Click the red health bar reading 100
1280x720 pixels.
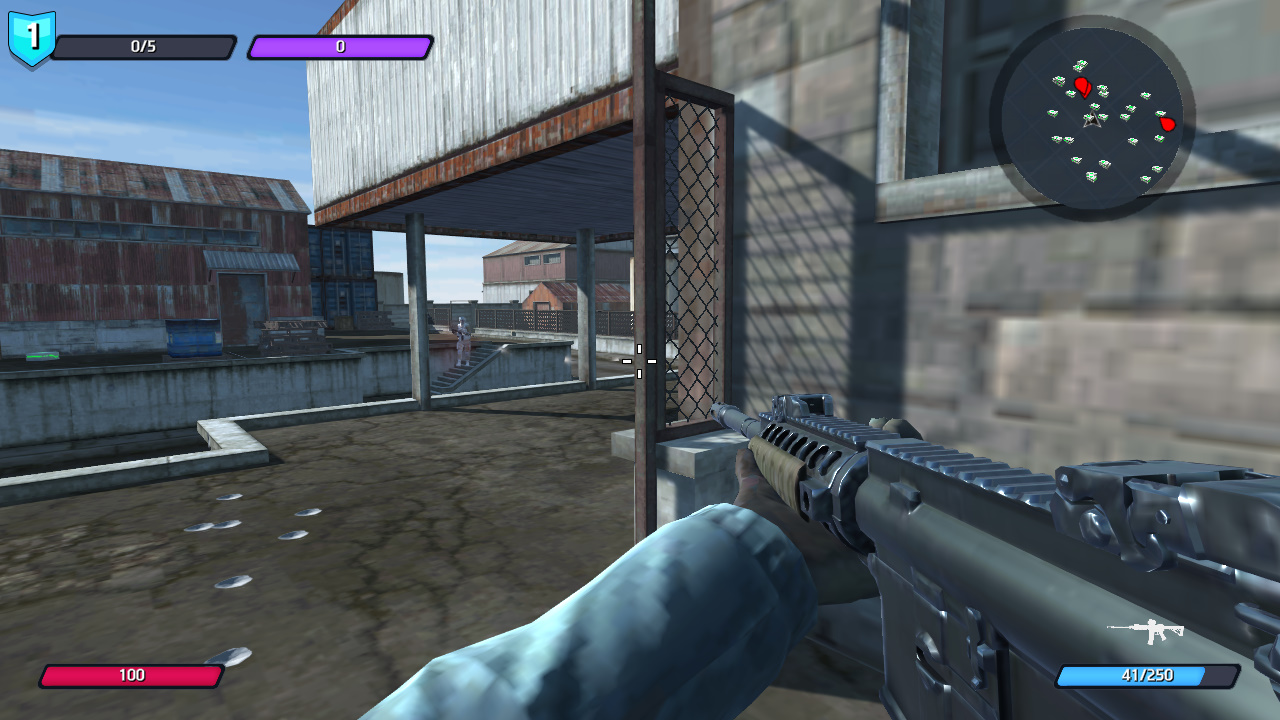(x=133, y=676)
